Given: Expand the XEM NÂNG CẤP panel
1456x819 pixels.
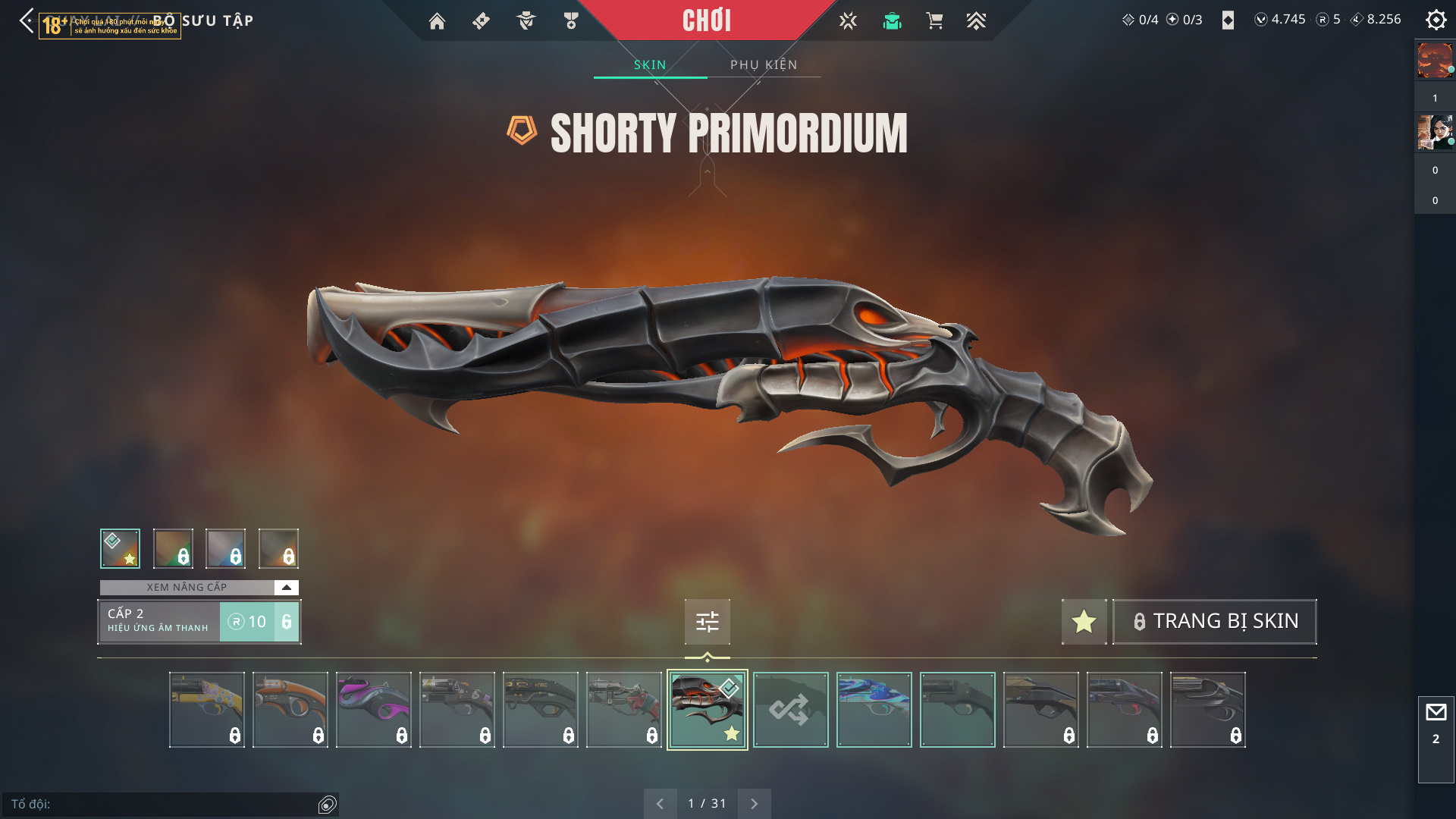Looking at the screenshot, I should pos(286,588).
